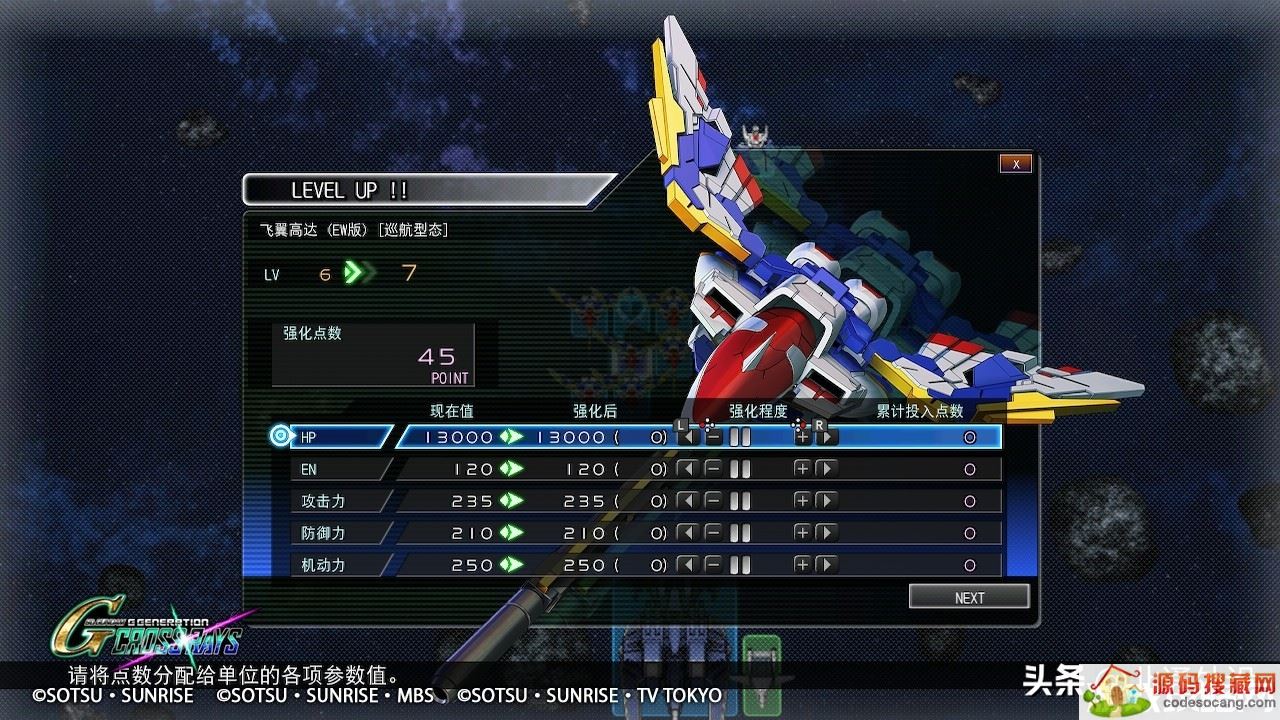Screen dimensions: 1280x720
Task: Add a point to EN with plus
Action: pyautogui.click(x=801, y=469)
